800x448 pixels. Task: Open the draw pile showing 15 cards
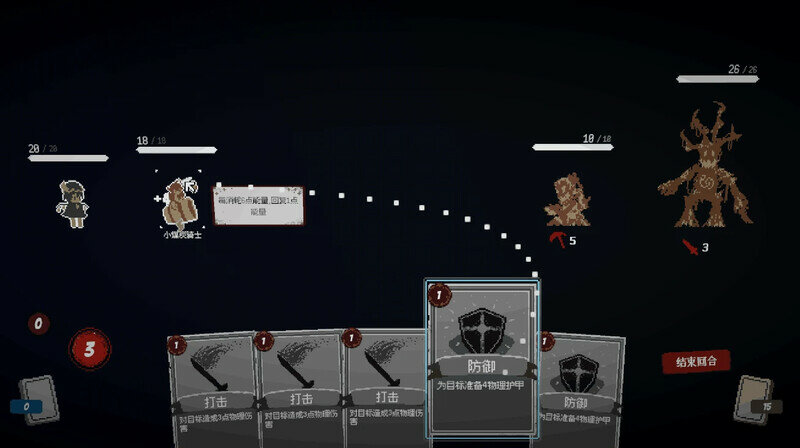(x=754, y=399)
